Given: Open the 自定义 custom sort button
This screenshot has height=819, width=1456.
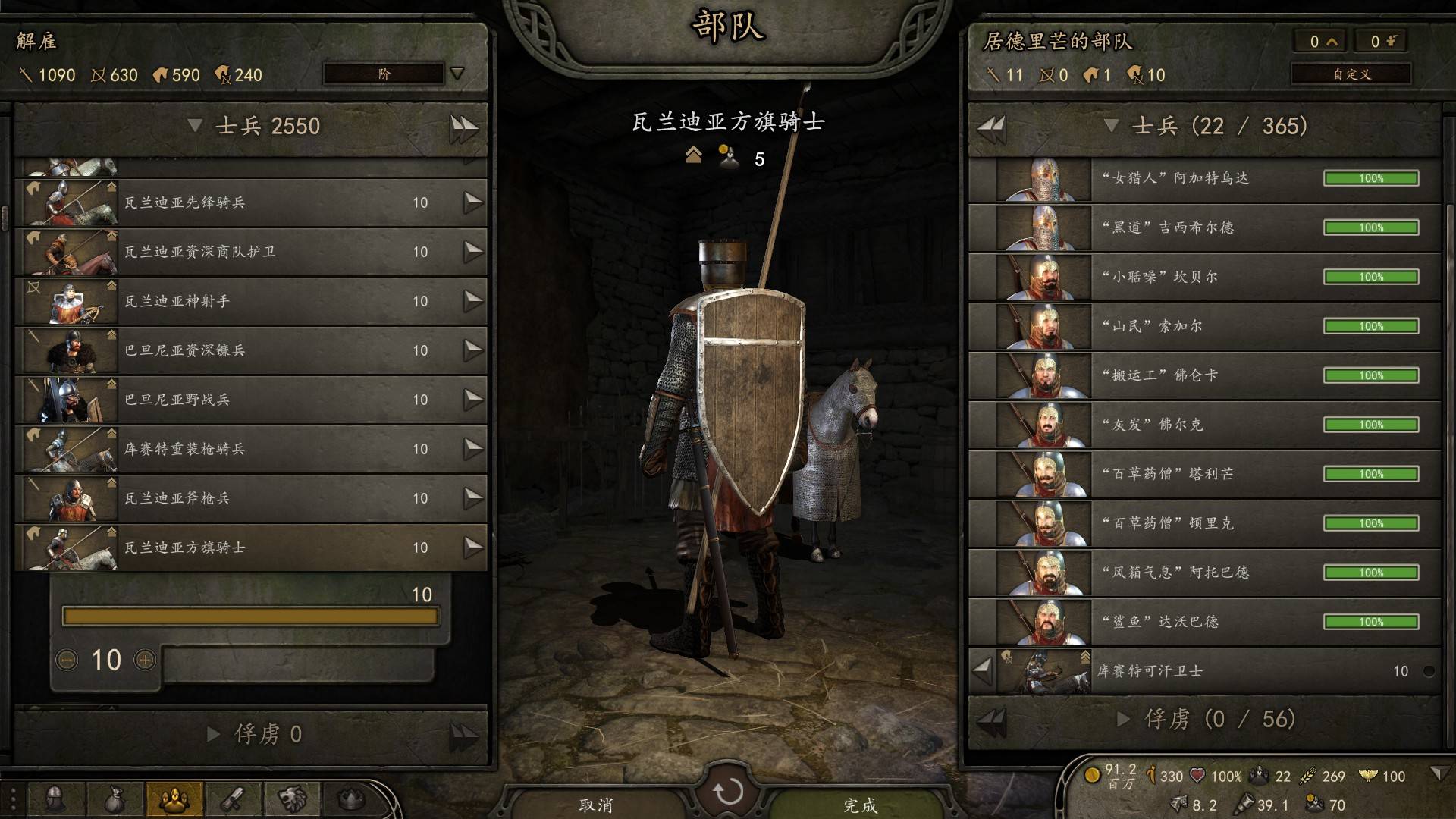Looking at the screenshot, I should coord(1351,74).
